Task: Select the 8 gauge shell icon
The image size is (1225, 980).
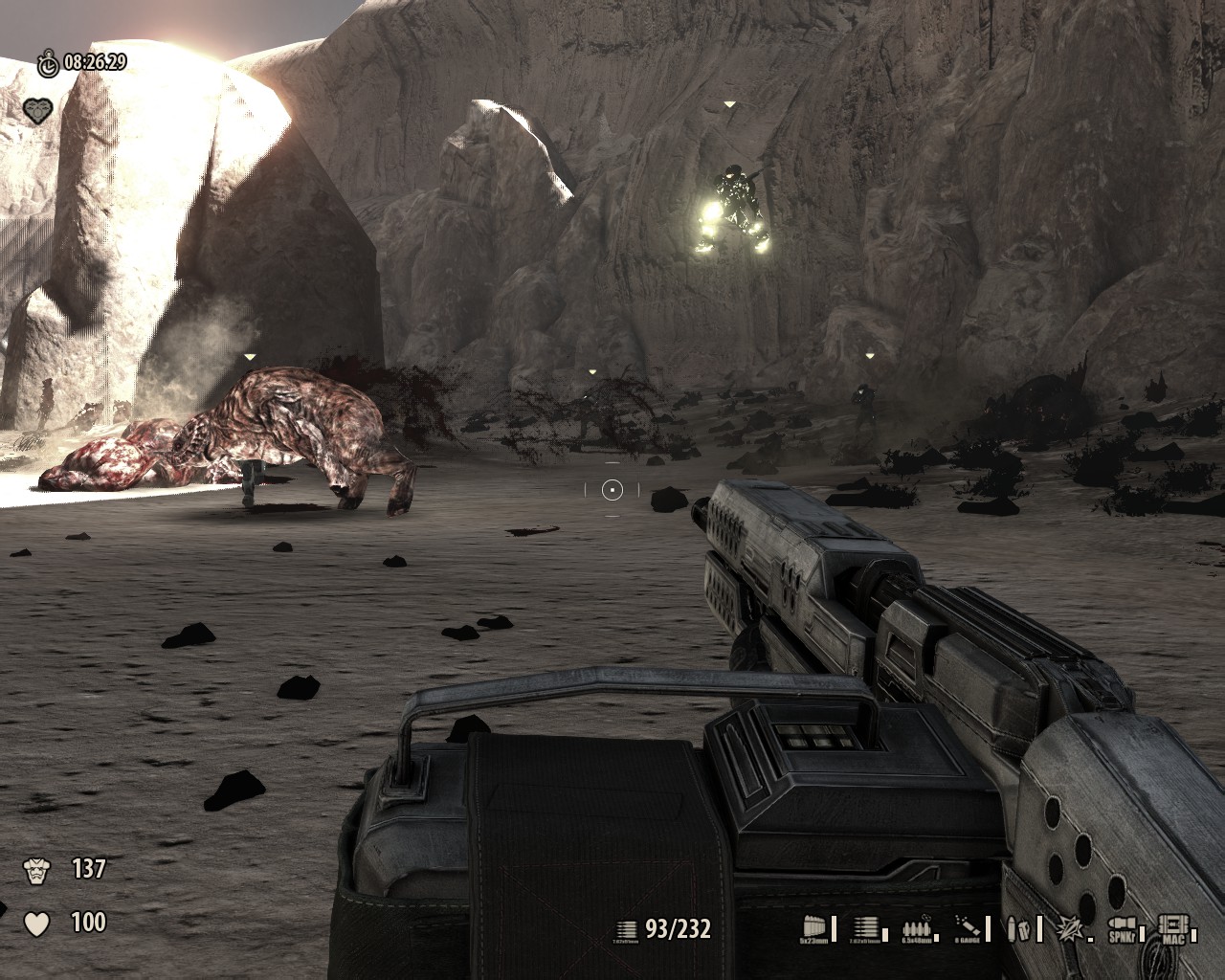Action: [x=969, y=926]
